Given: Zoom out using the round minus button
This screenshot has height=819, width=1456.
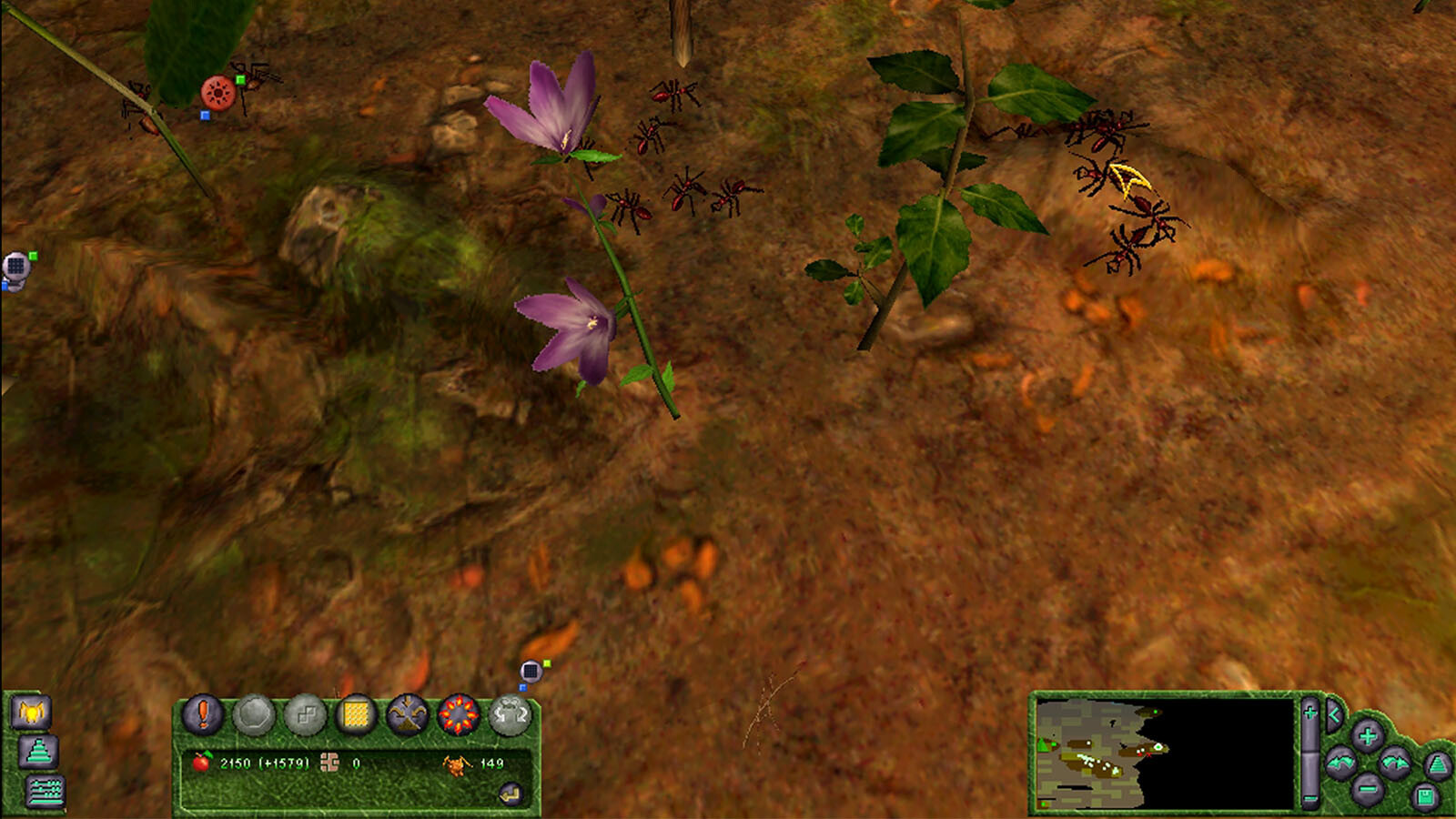Looking at the screenshot, I should pyautogui.click(x=1367, y=788).
